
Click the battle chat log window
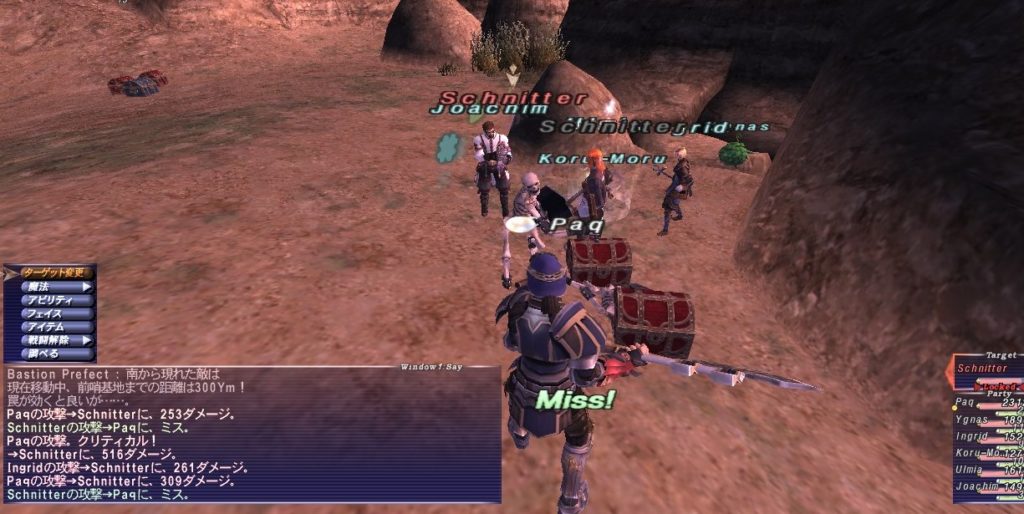point(250,435)
